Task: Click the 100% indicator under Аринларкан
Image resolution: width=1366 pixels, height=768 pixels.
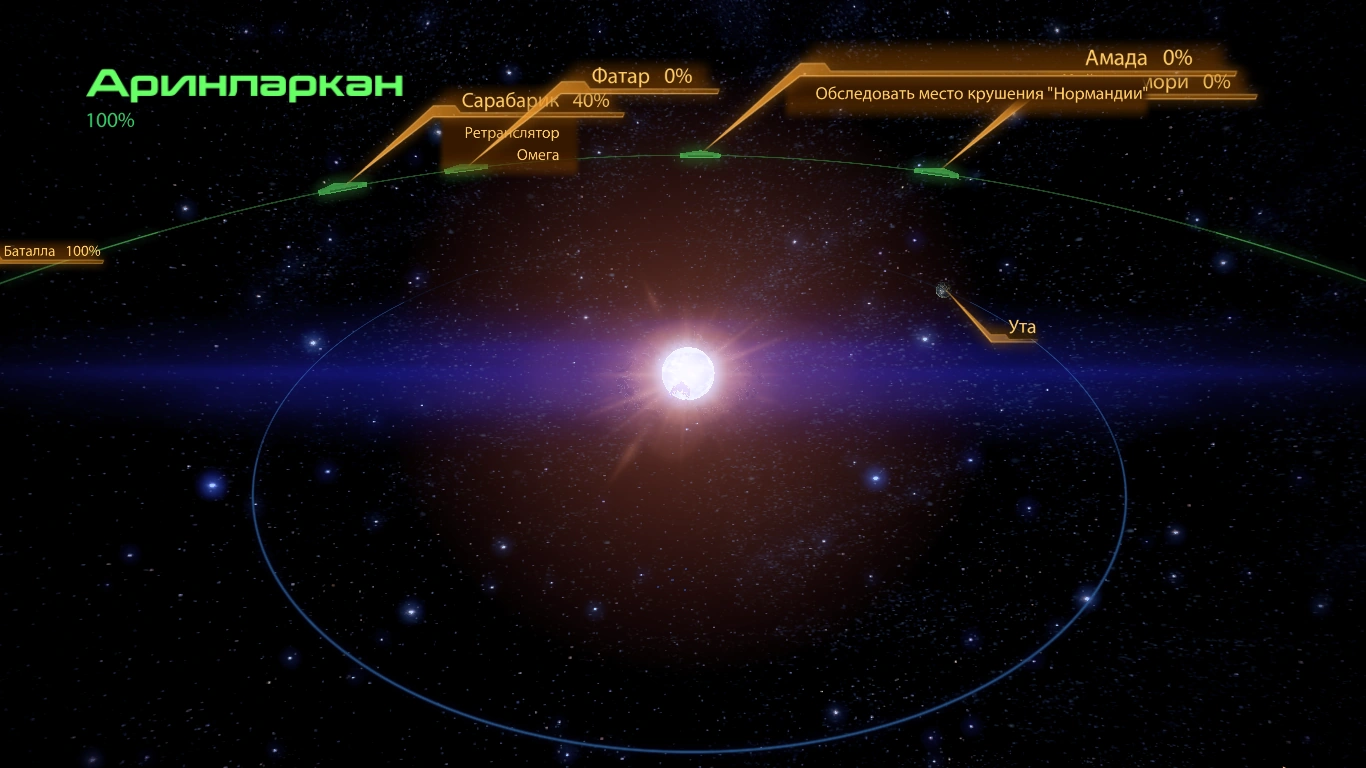Action: click(108, 120)
